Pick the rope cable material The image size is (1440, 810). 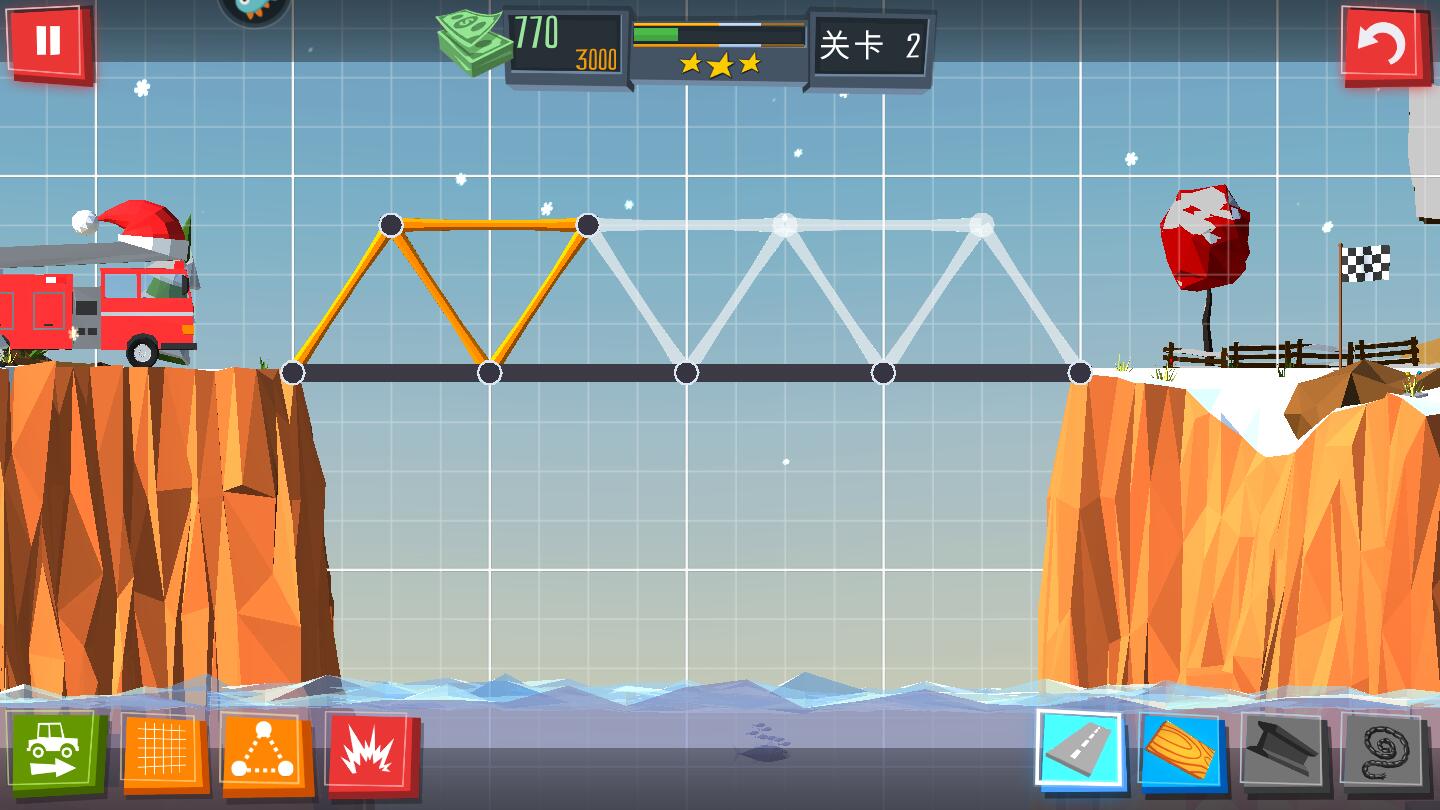coord(1385,752)
